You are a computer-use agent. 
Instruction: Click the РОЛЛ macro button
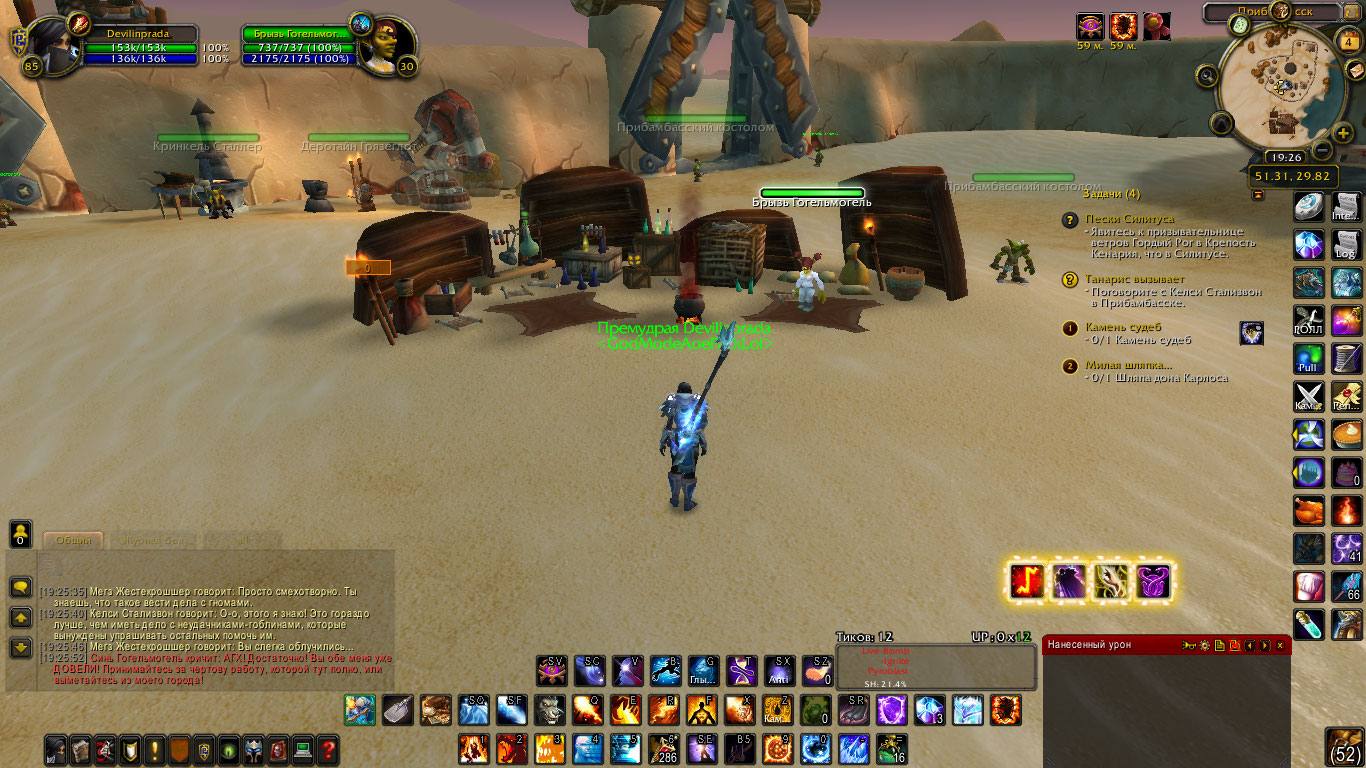1309,321
